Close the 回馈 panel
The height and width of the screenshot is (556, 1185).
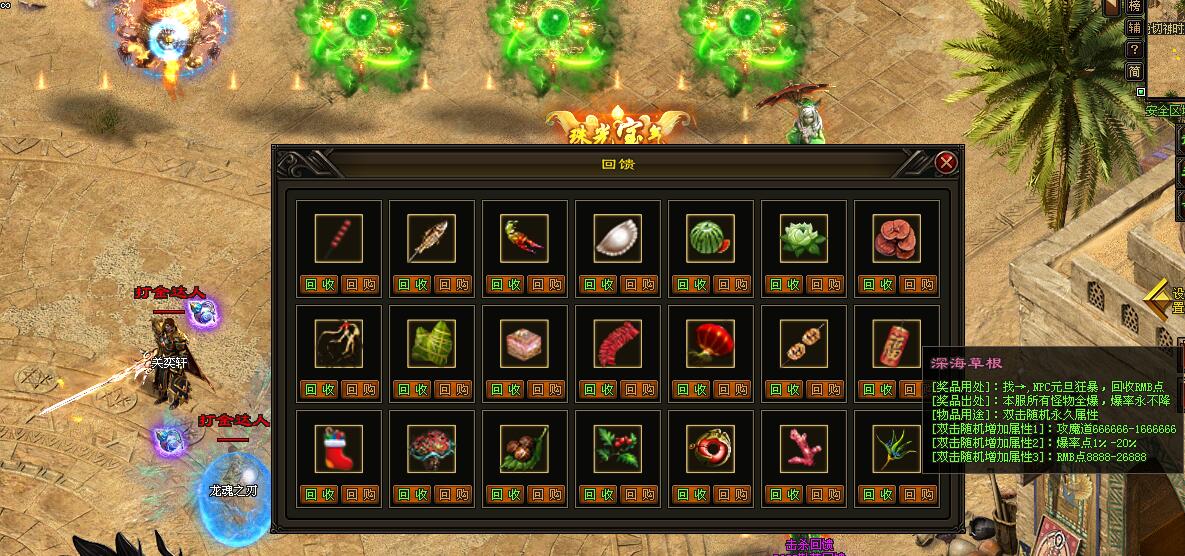(946, 162)
